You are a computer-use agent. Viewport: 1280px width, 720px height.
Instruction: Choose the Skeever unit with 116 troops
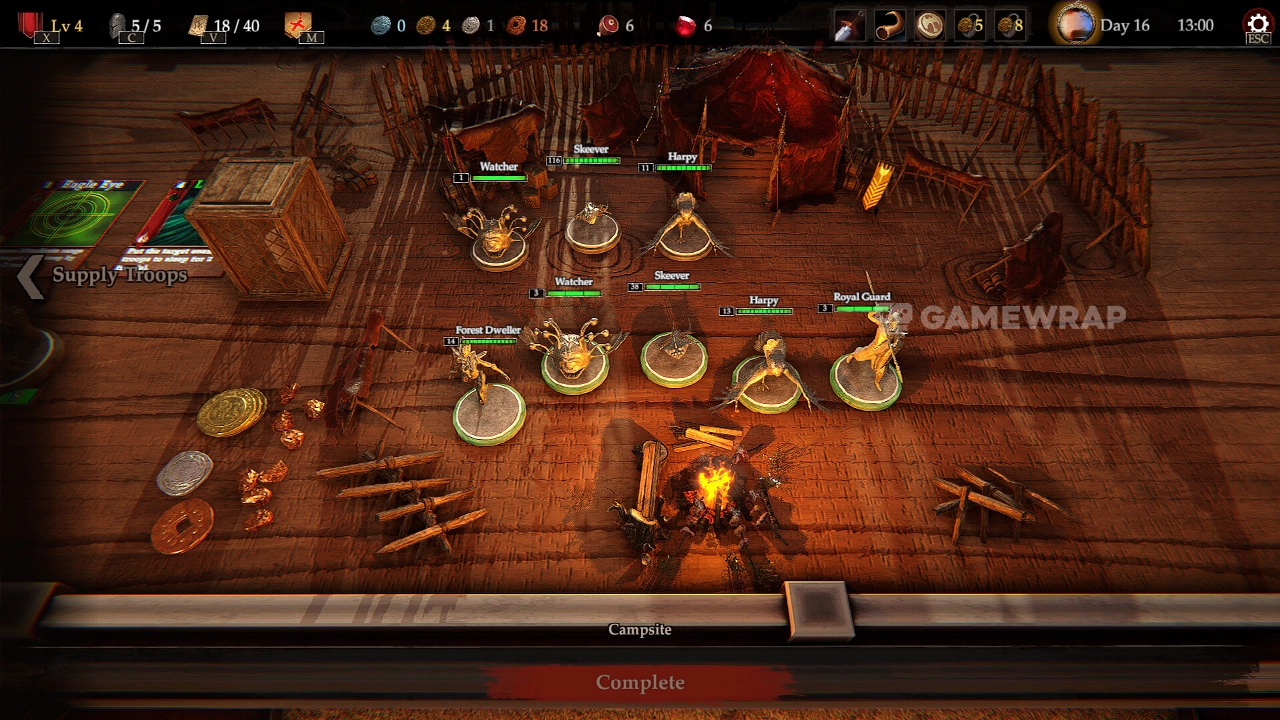[x=592, y=225]
